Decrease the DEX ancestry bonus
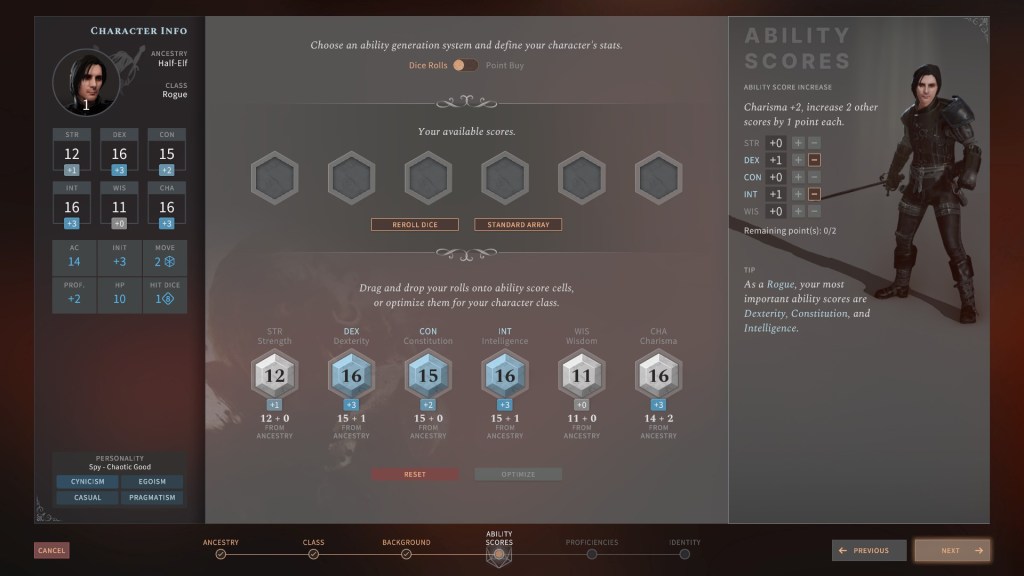This screenshot has width=1024, height=576. point(814,160)
